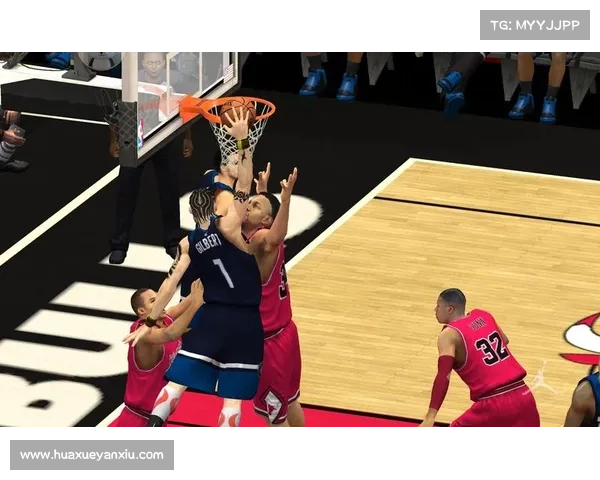Open the www.huaxueyanxiu.com link
Screen dimensions: 600x480
point(92,455)
